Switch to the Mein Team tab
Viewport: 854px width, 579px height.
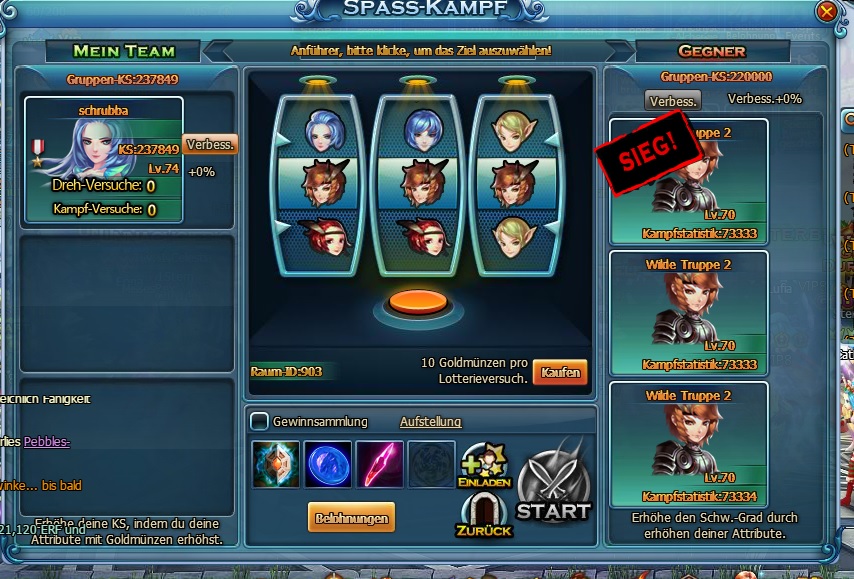pyautogui.click(x=123, y=51)
